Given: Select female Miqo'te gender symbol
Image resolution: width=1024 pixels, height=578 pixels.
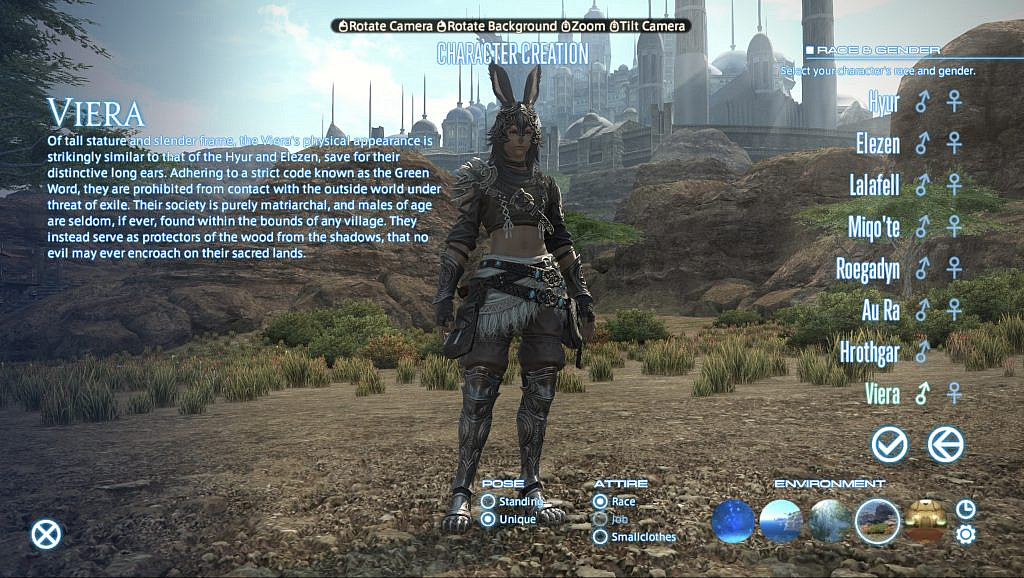Looking at the screenshot, I should [x=955, y=227].
